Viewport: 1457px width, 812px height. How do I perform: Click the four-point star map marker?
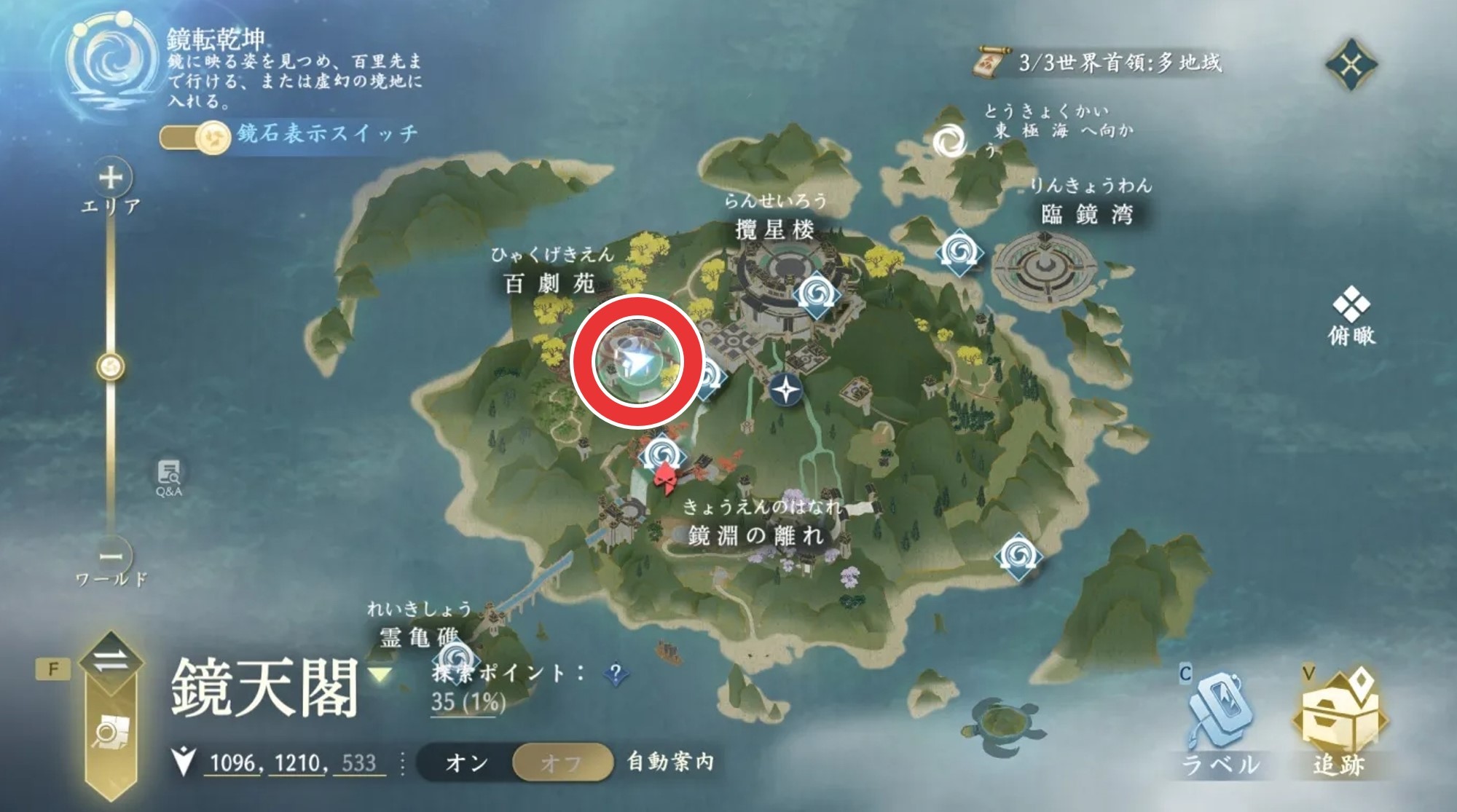tap(786, 390)
